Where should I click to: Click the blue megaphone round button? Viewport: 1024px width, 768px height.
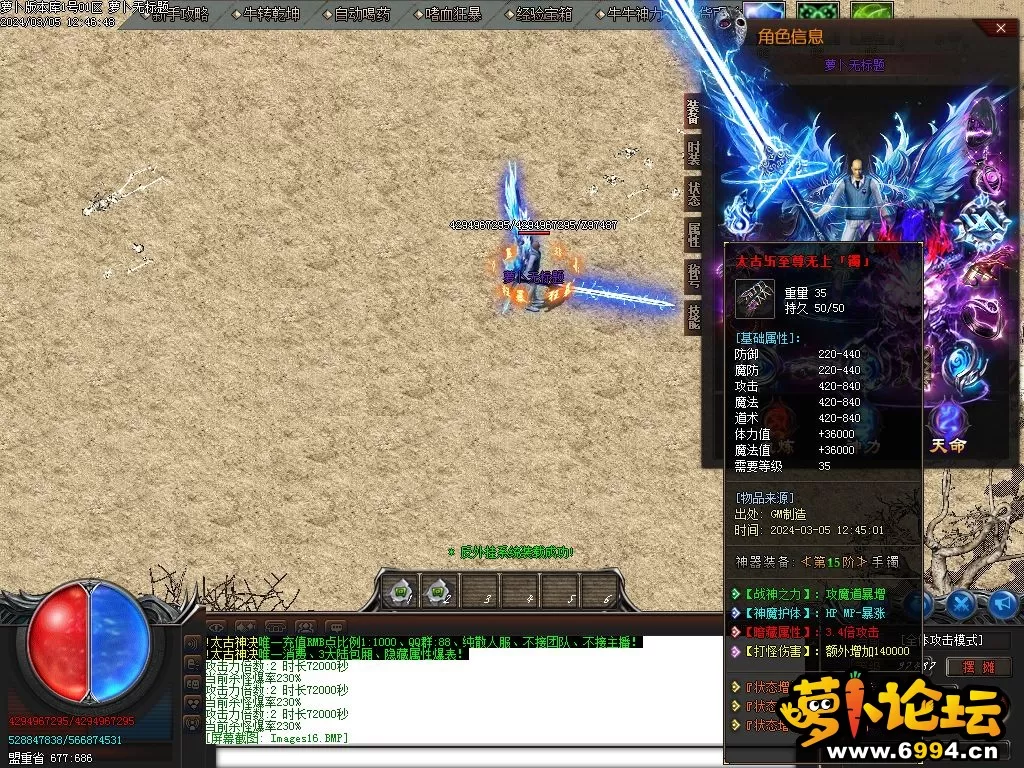tap(1004, 603)
